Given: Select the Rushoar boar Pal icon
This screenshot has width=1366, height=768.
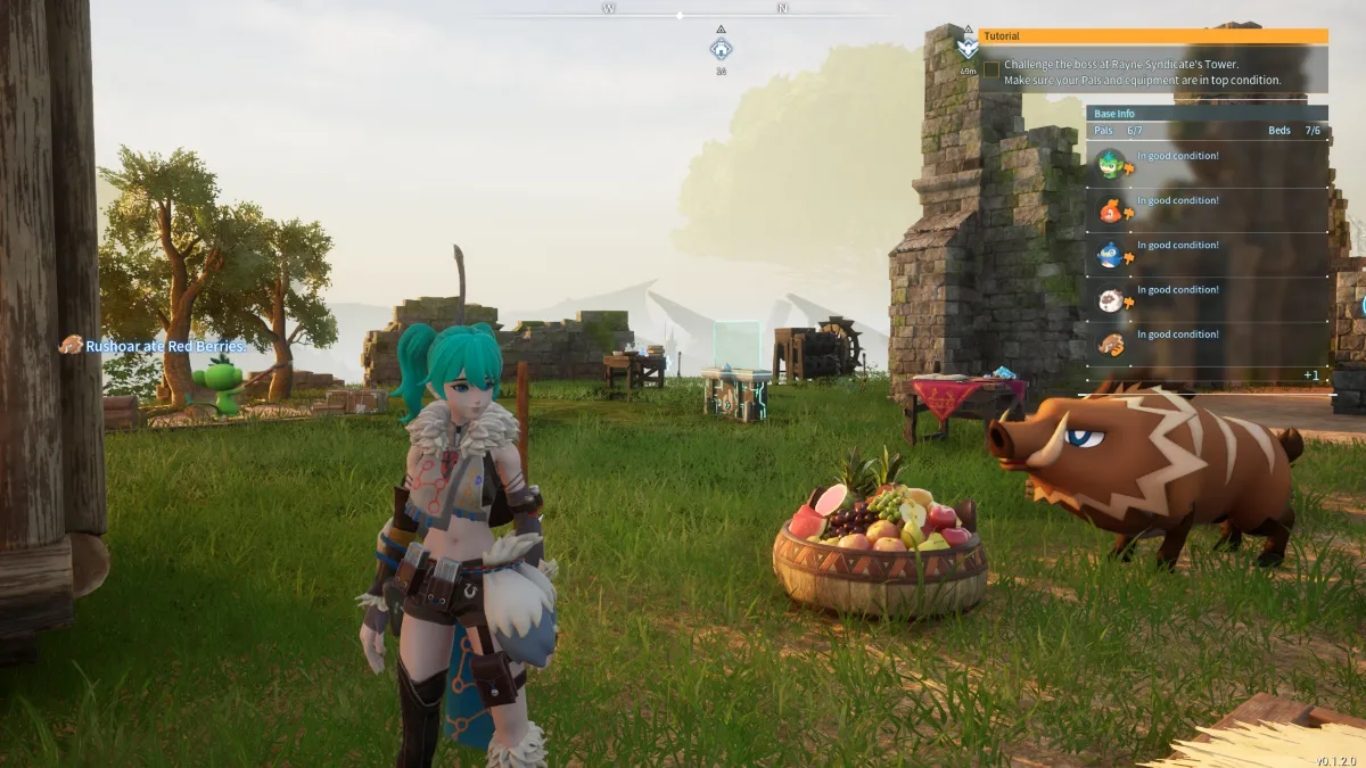Looking at the screenshot, I should tap(1110, 345).
